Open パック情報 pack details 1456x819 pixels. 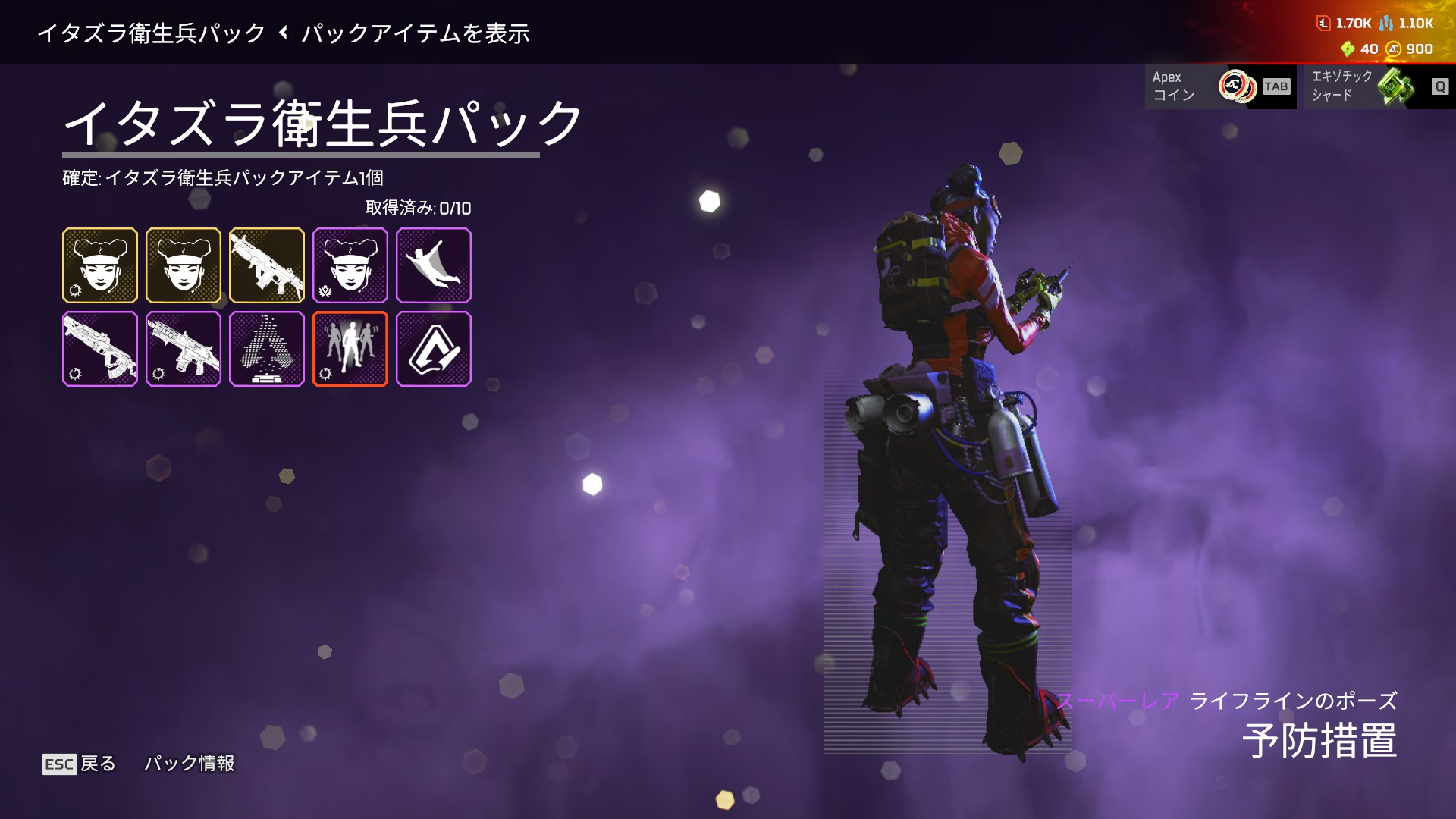[190, 764]
